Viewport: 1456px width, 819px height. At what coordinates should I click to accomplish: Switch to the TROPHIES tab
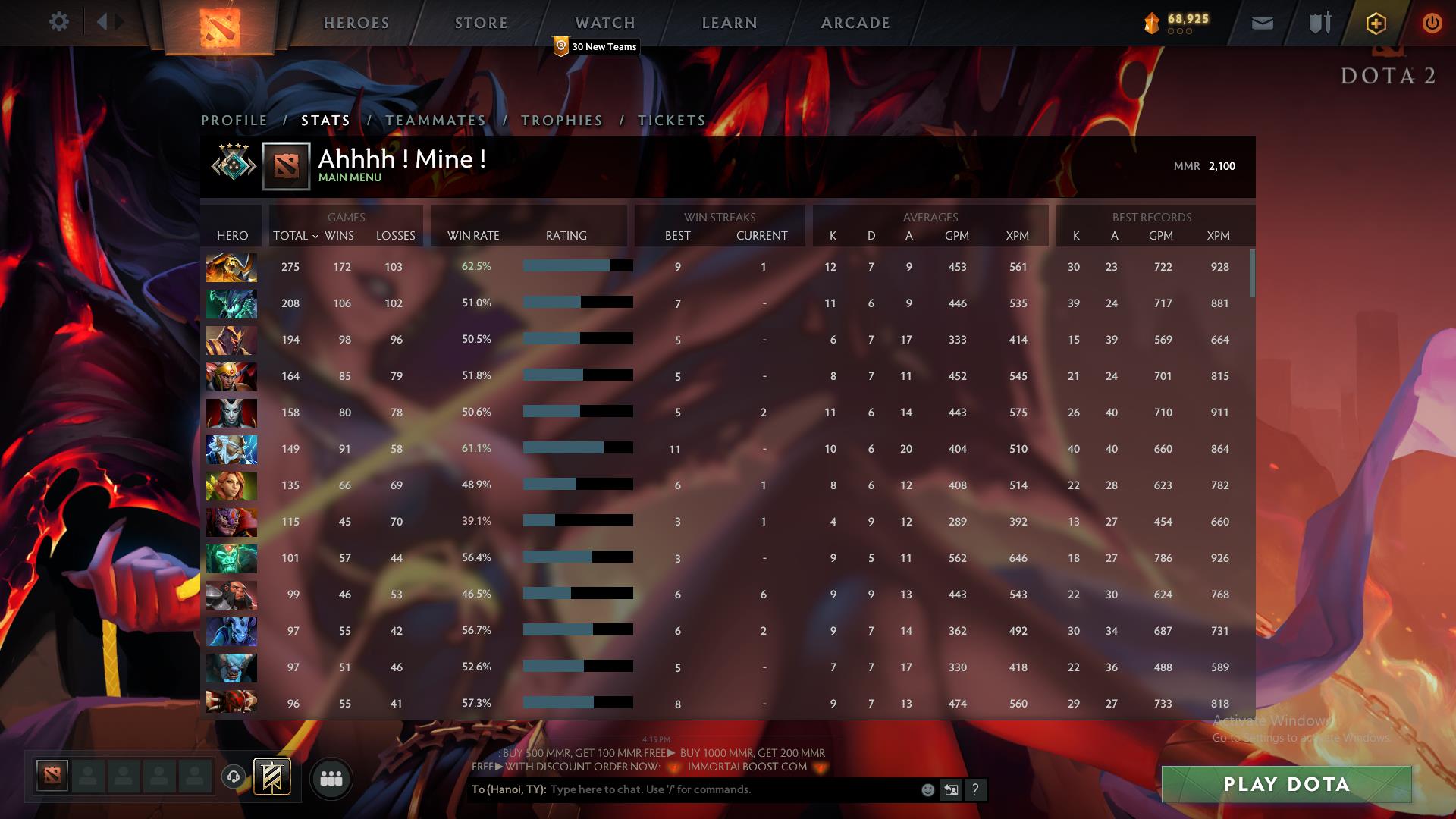point(561,120)
